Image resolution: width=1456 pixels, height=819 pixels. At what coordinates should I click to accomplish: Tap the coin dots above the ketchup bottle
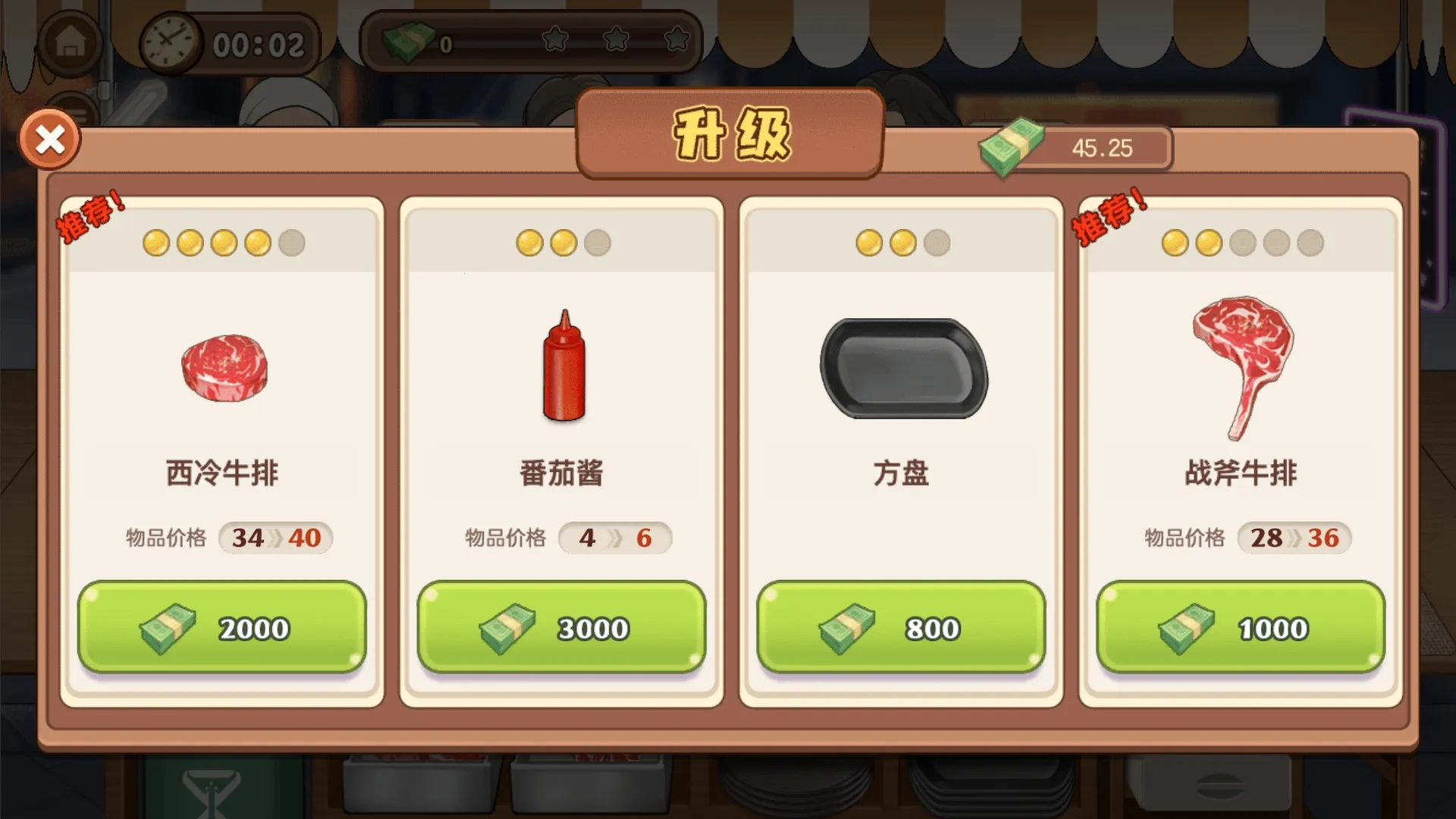[562, 243]
